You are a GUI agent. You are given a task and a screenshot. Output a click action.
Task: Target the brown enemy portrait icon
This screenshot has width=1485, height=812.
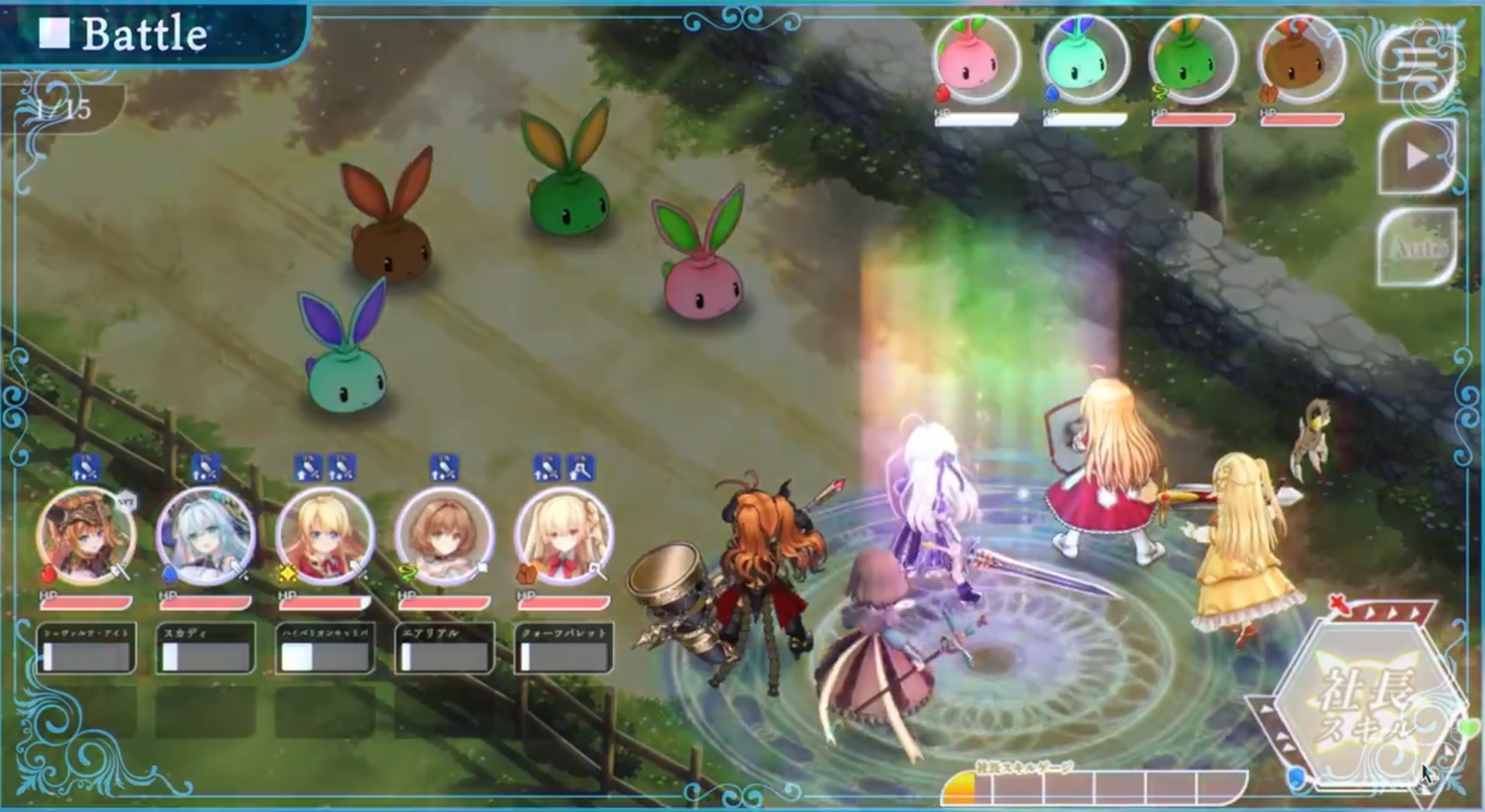coord(1301,59)
